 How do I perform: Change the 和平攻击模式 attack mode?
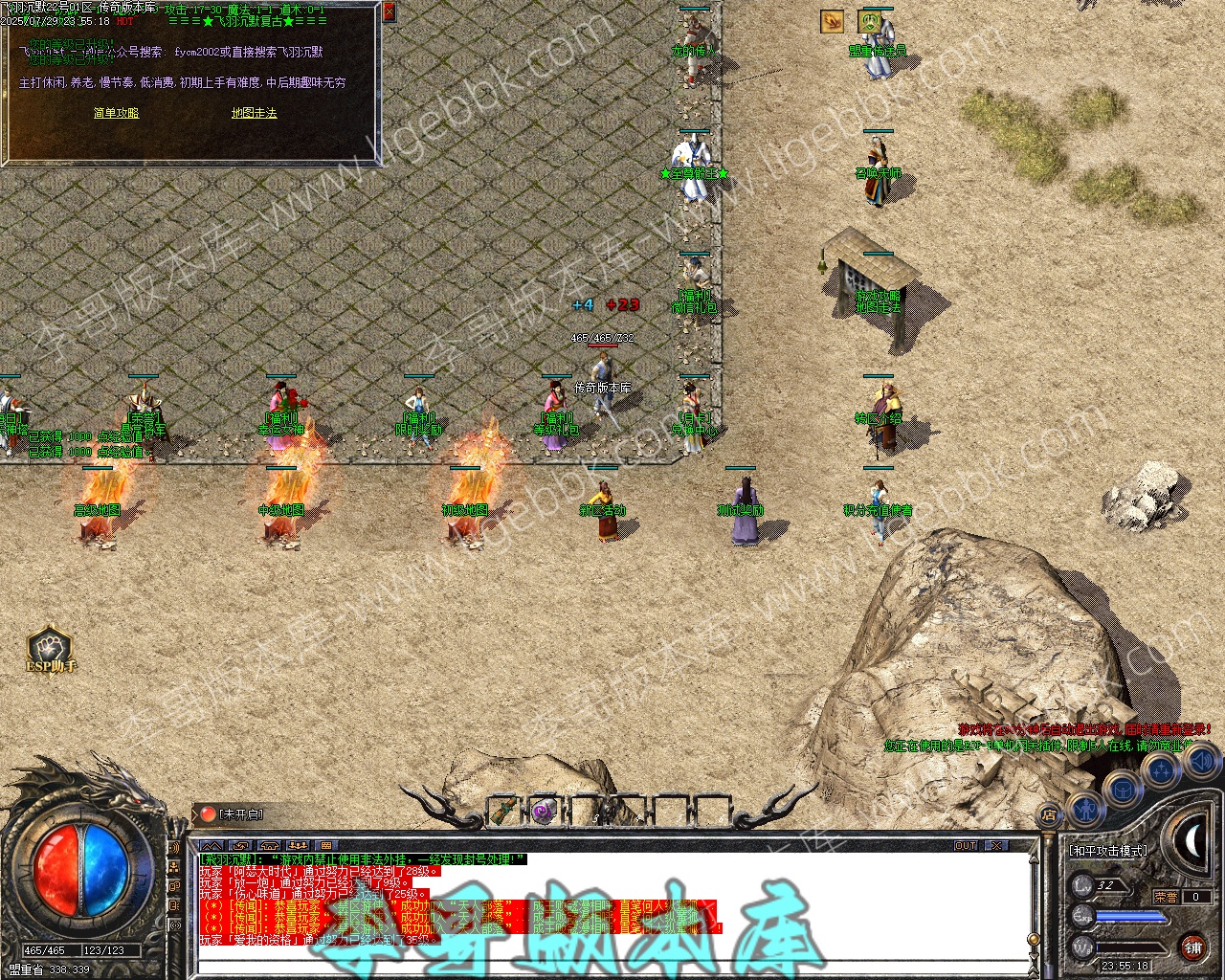pos(1107,851)
